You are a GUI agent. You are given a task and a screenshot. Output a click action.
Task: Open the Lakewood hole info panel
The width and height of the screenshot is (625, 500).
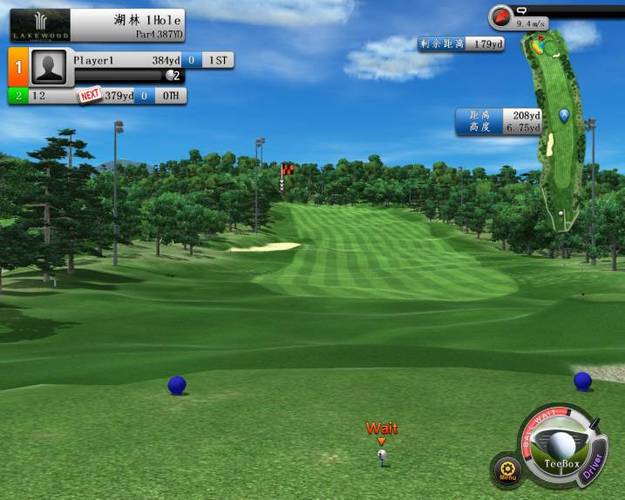[x=96, y=26]
